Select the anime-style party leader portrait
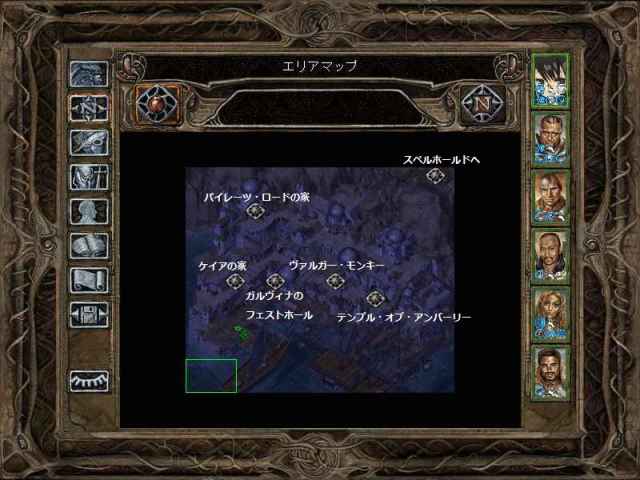 pyautogui.click(x=549, y=78)
